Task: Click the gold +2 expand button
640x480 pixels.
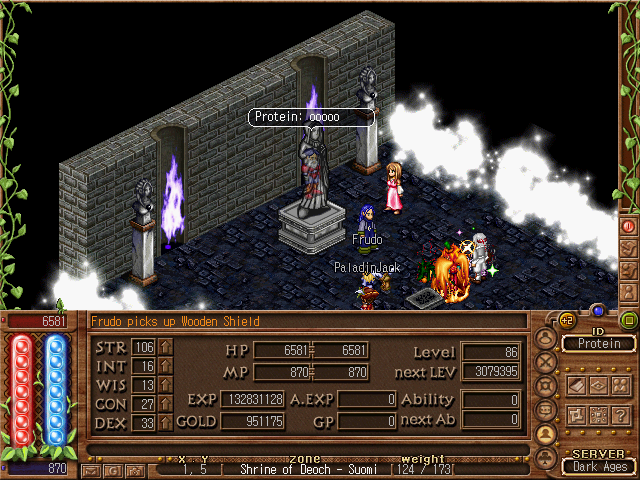Action: (565, 319)
